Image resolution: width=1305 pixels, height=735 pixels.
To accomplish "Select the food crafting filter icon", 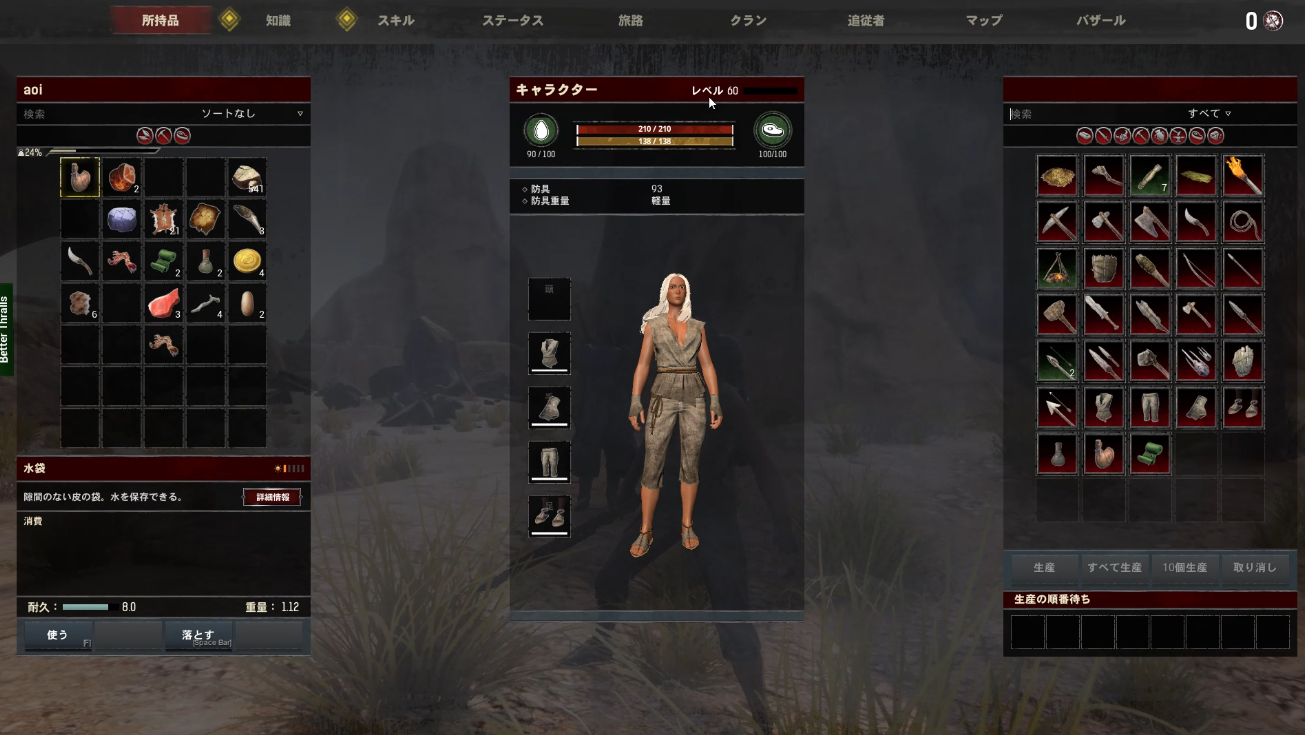I will (x=1196, y=135).
